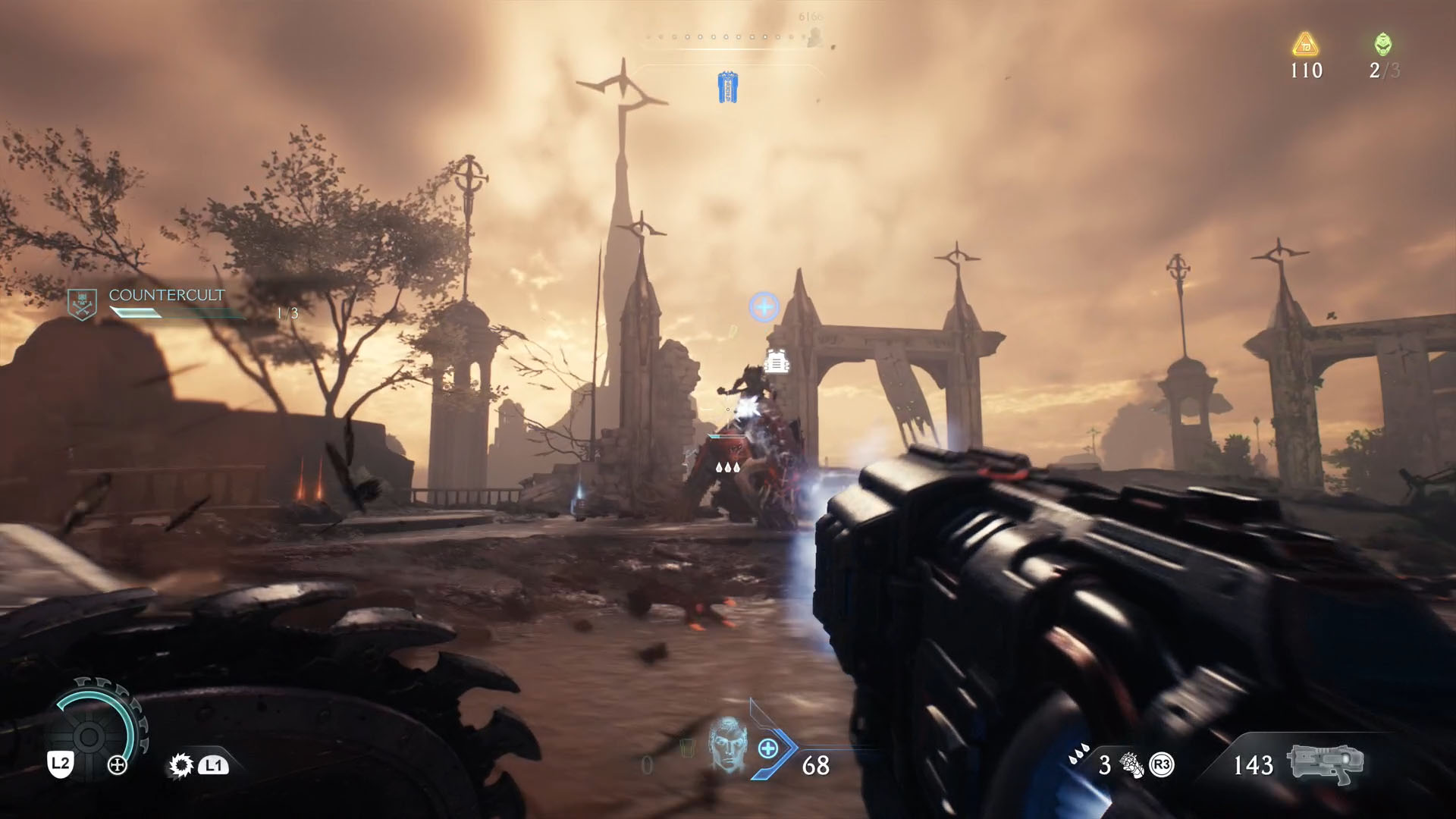This screenshot has width=1456, height=819.
Task: Click the blue objective banner marker top center
Action: tap(727, 86)
